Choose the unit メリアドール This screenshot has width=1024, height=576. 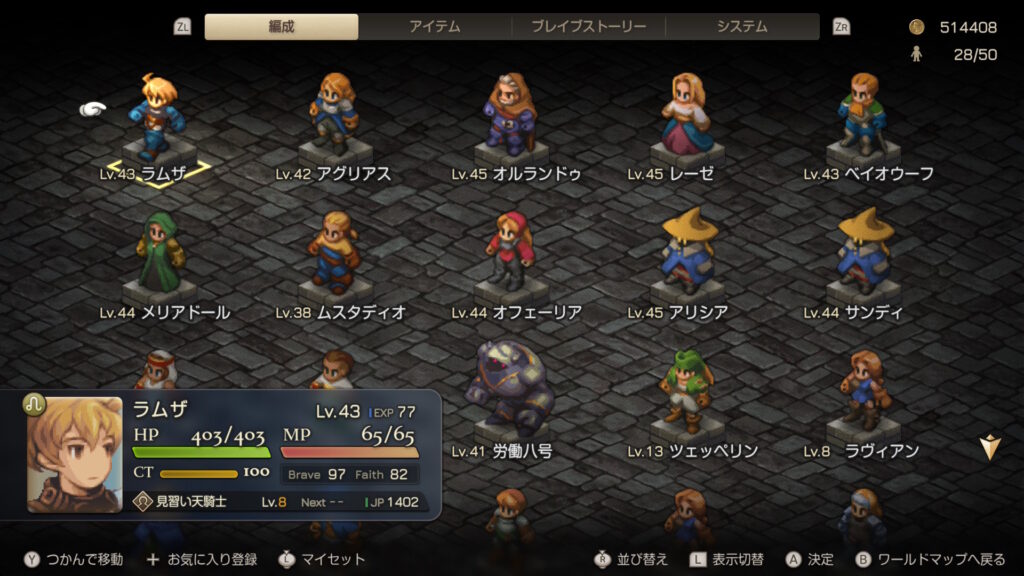click(159, 257)
